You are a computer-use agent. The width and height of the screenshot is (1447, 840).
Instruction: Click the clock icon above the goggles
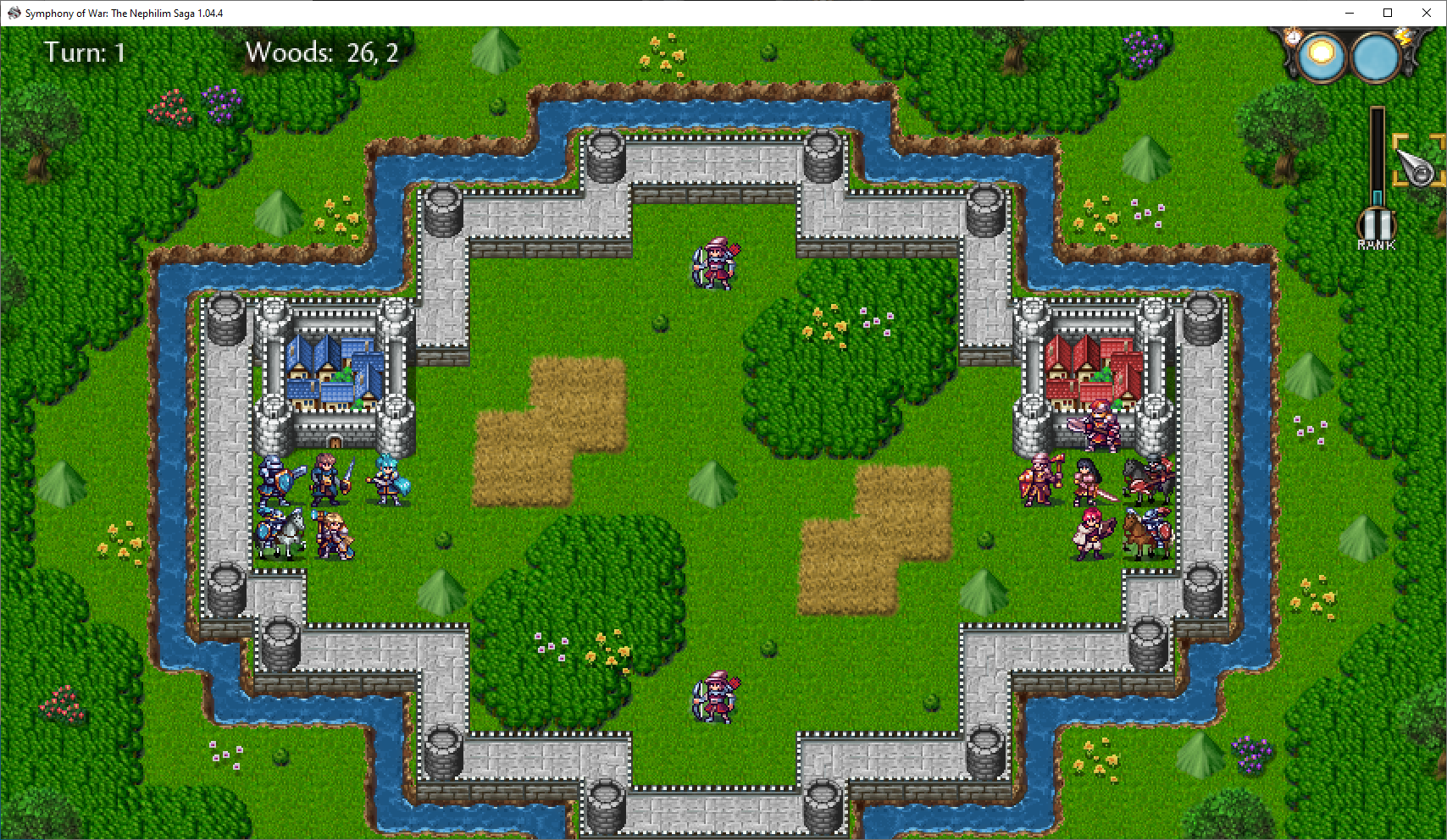1293,37
